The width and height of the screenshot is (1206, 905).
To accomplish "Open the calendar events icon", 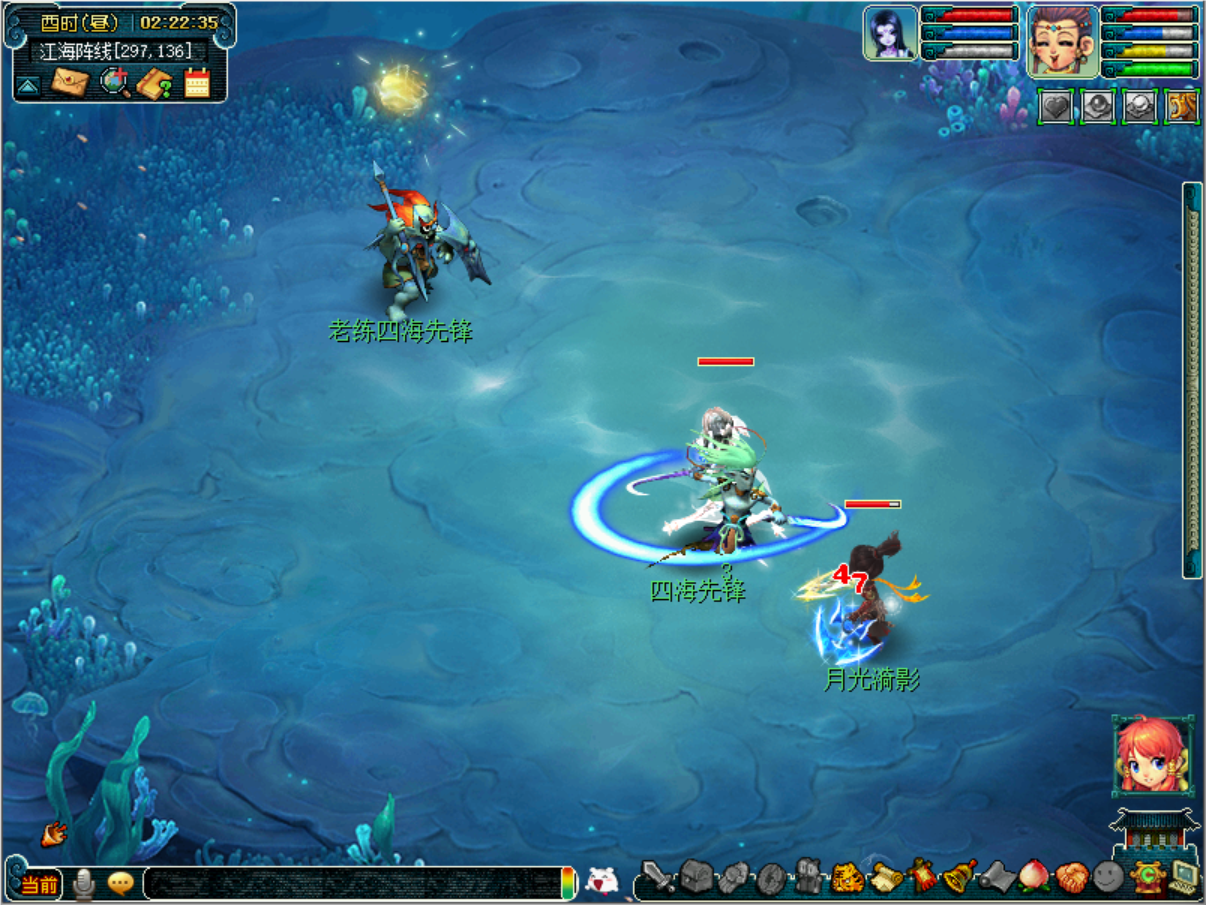I will (197, 82).
